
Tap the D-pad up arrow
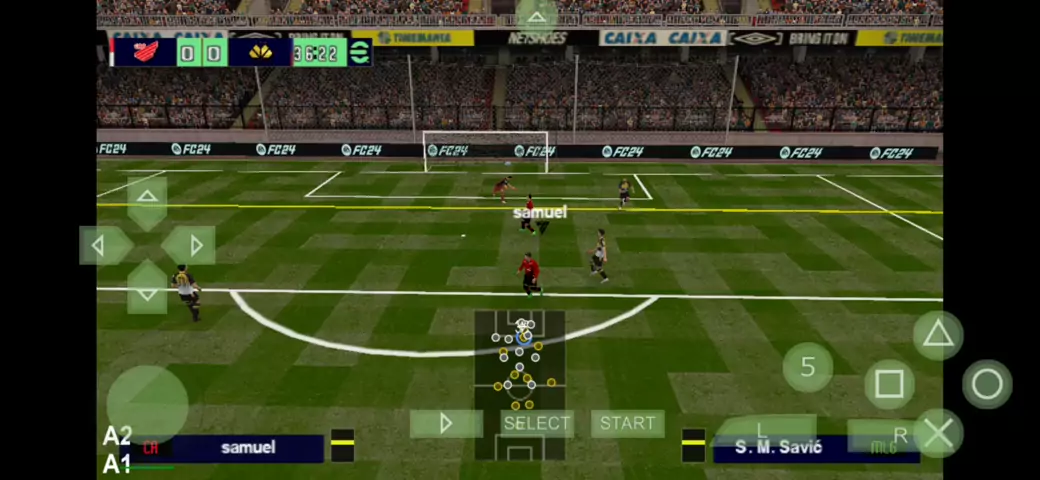[147, 199]
